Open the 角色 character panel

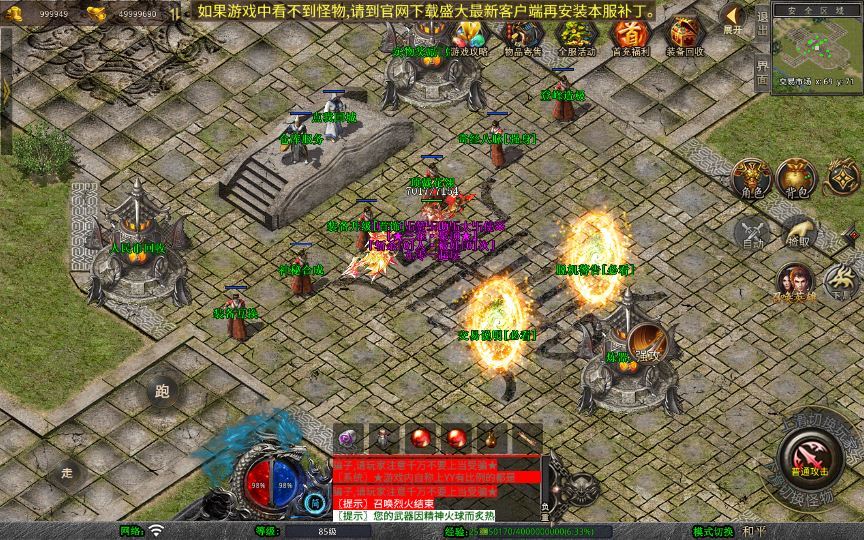[x=752, y=178]
